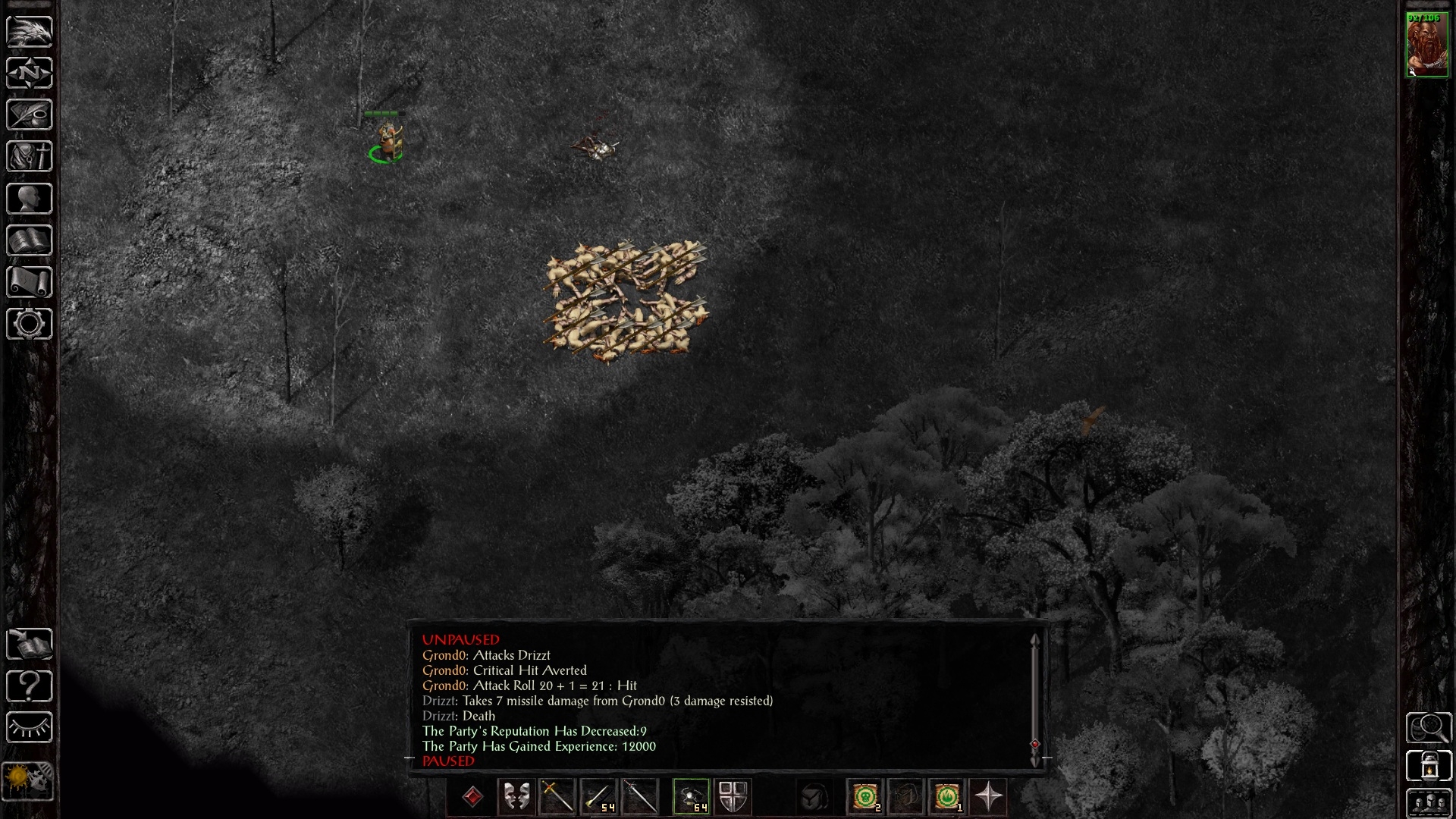This screenshot has height=819, width=1456.
Task: Open the area map via compass button
Action: point(30,74)
